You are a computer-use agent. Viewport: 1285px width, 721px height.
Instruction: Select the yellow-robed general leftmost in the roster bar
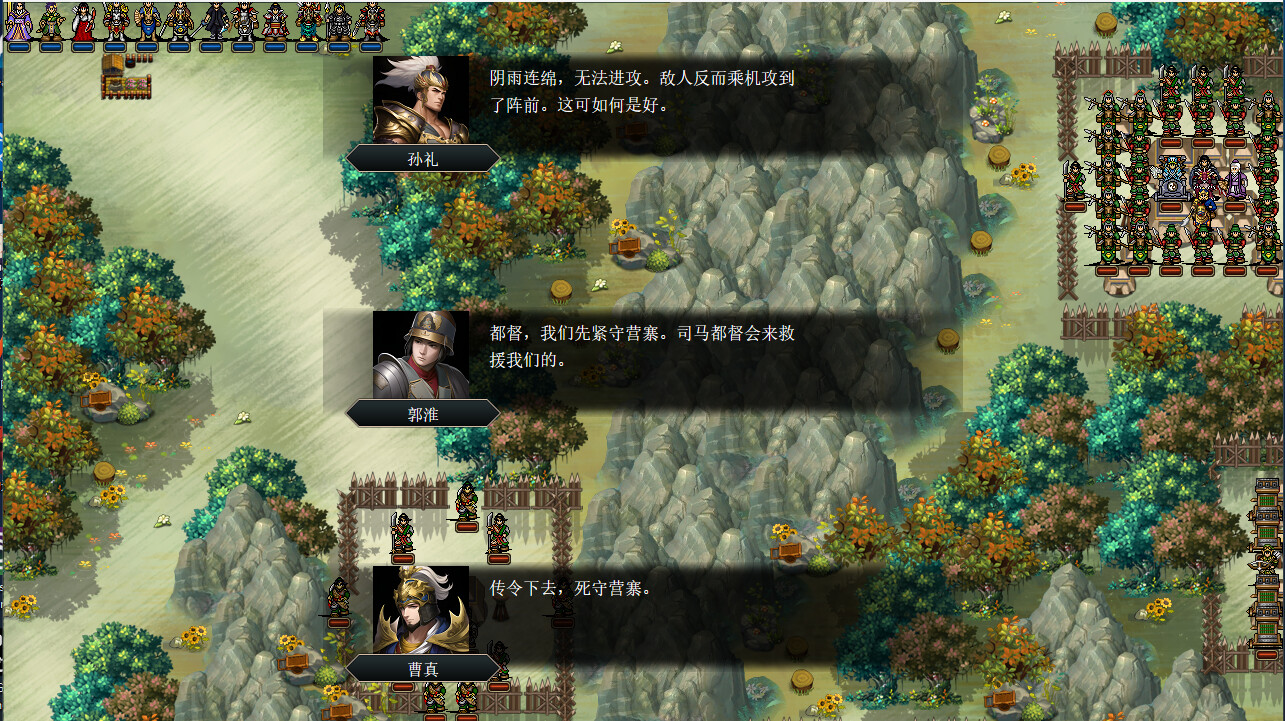pos(18,20)
